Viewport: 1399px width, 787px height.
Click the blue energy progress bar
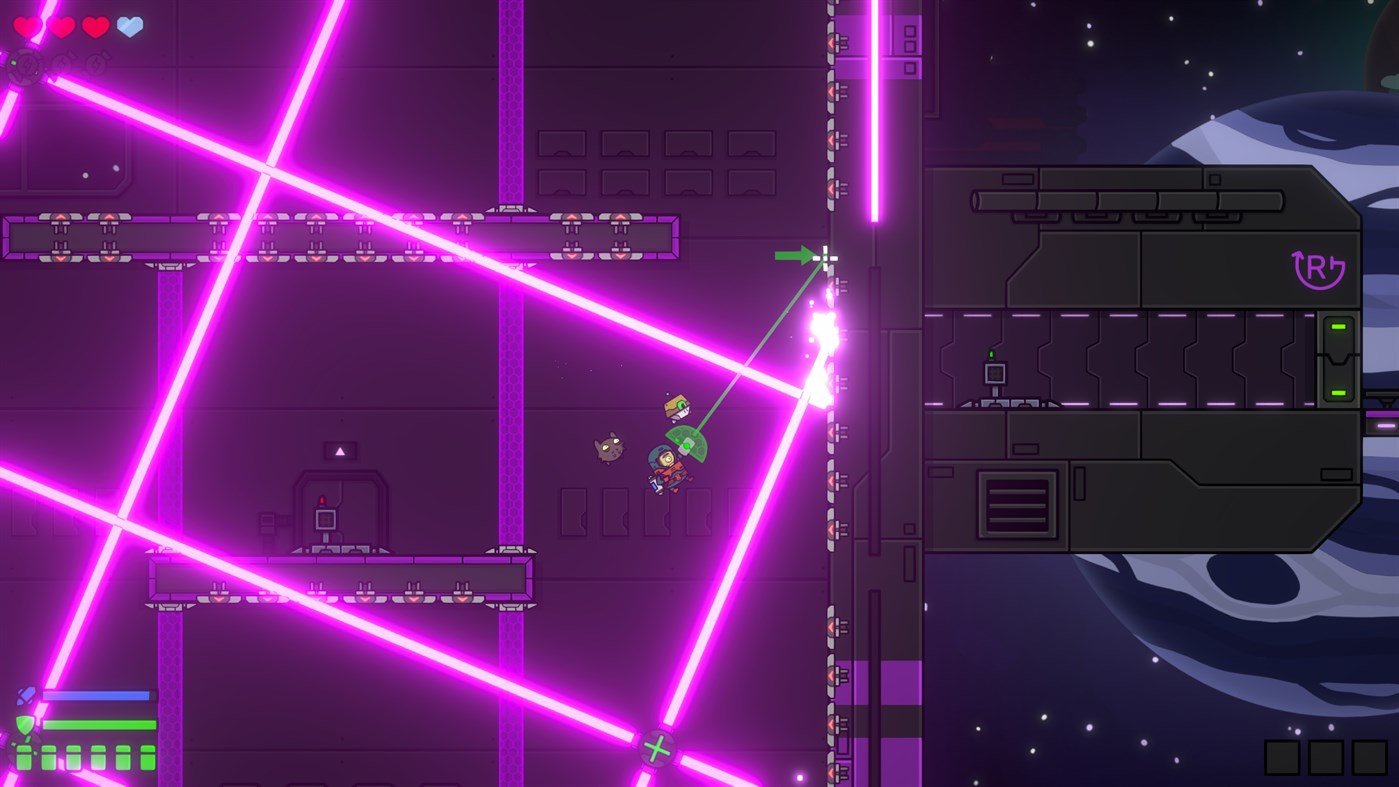[95, 695]
